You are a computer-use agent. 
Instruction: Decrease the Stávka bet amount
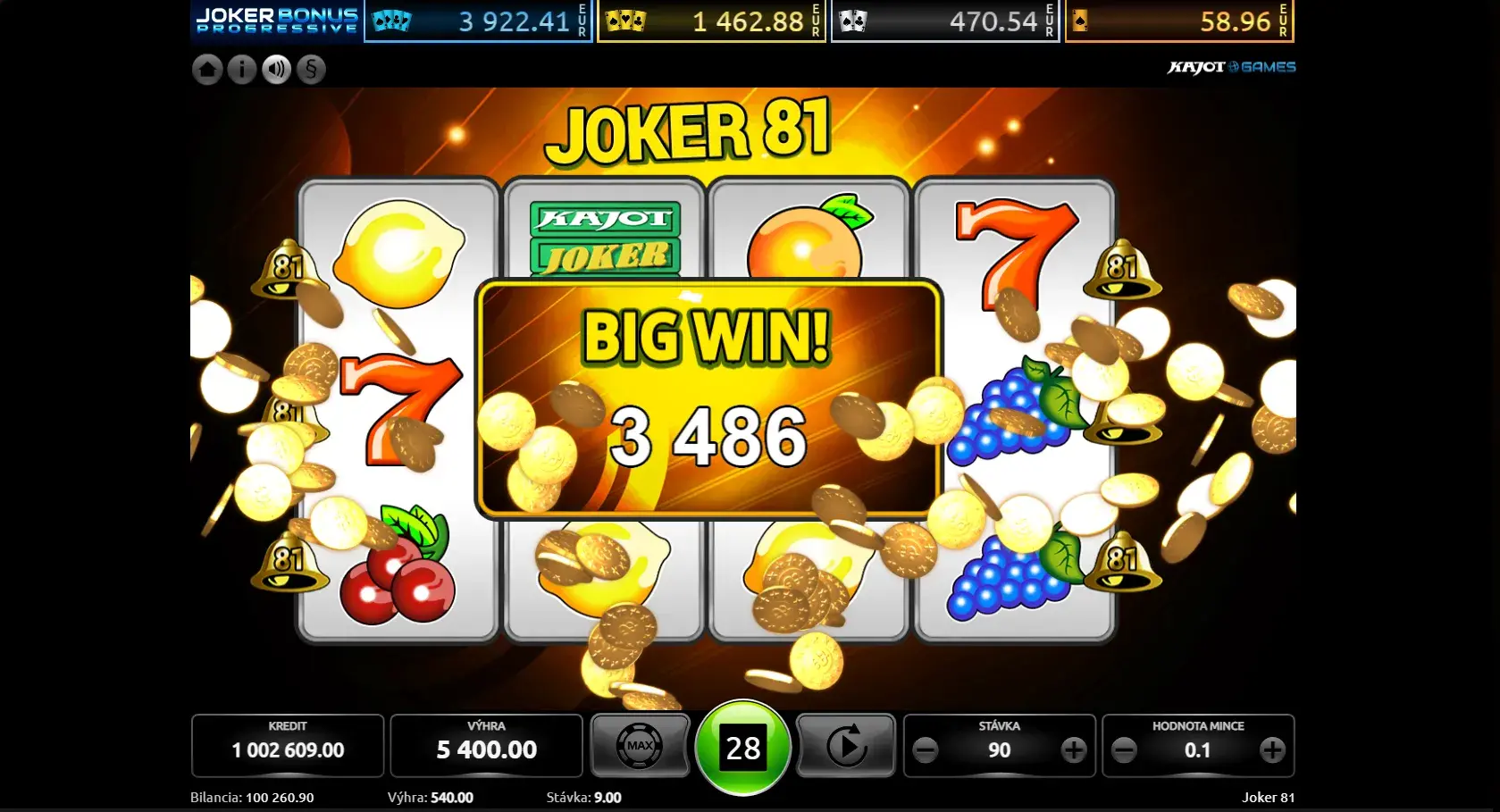tap(926, 750)
